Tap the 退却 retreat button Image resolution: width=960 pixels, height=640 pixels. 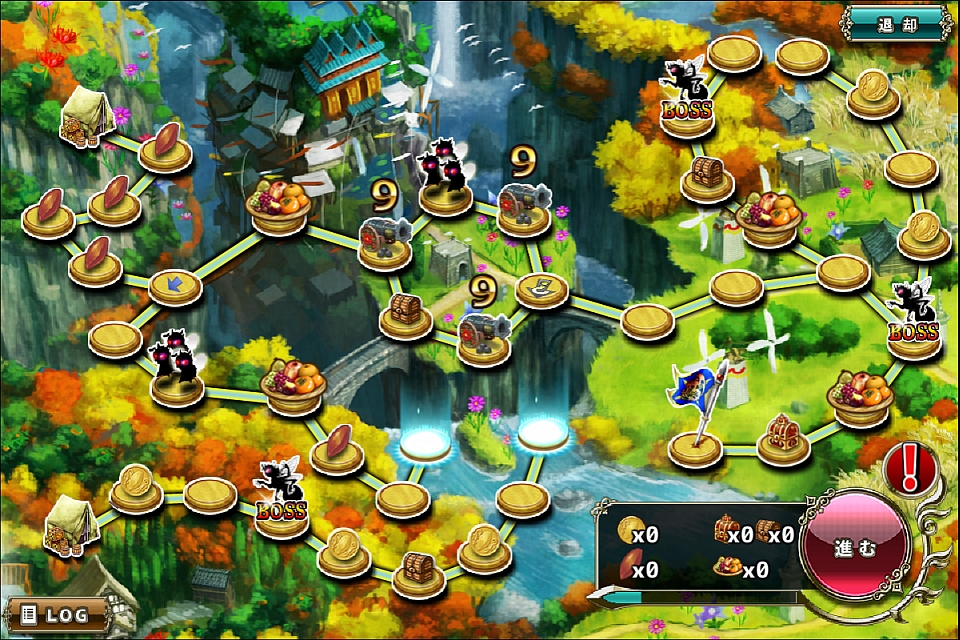(x=894, y=22)
